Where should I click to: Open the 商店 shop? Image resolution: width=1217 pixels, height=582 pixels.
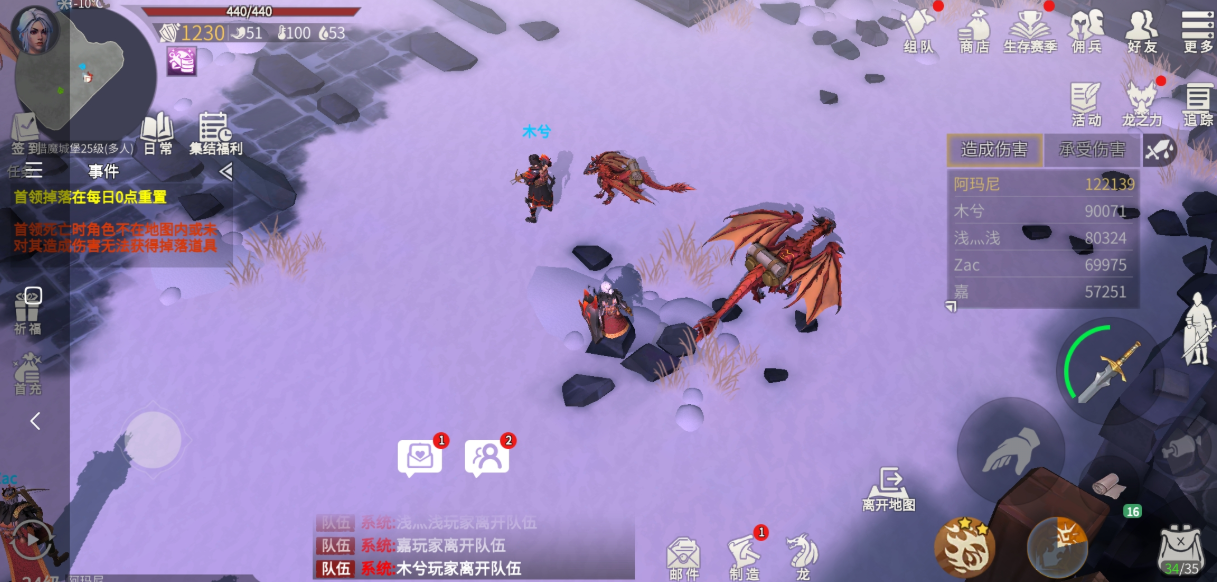[974, 30]
